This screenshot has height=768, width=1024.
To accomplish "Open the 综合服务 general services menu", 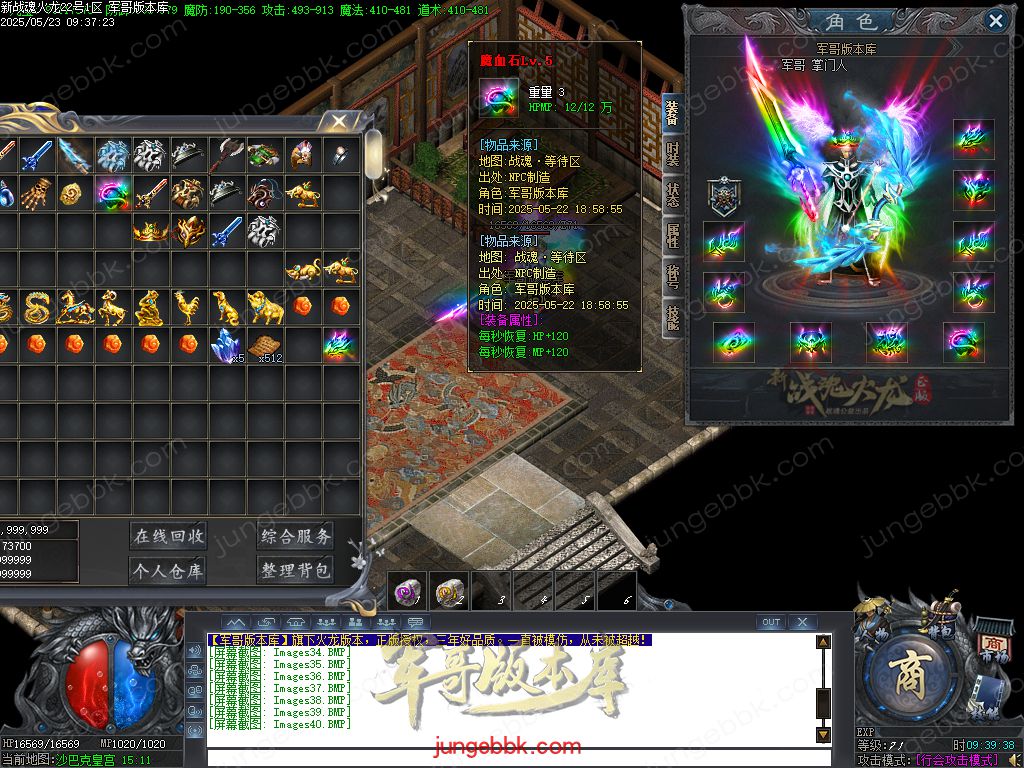I will click(296, 536).
